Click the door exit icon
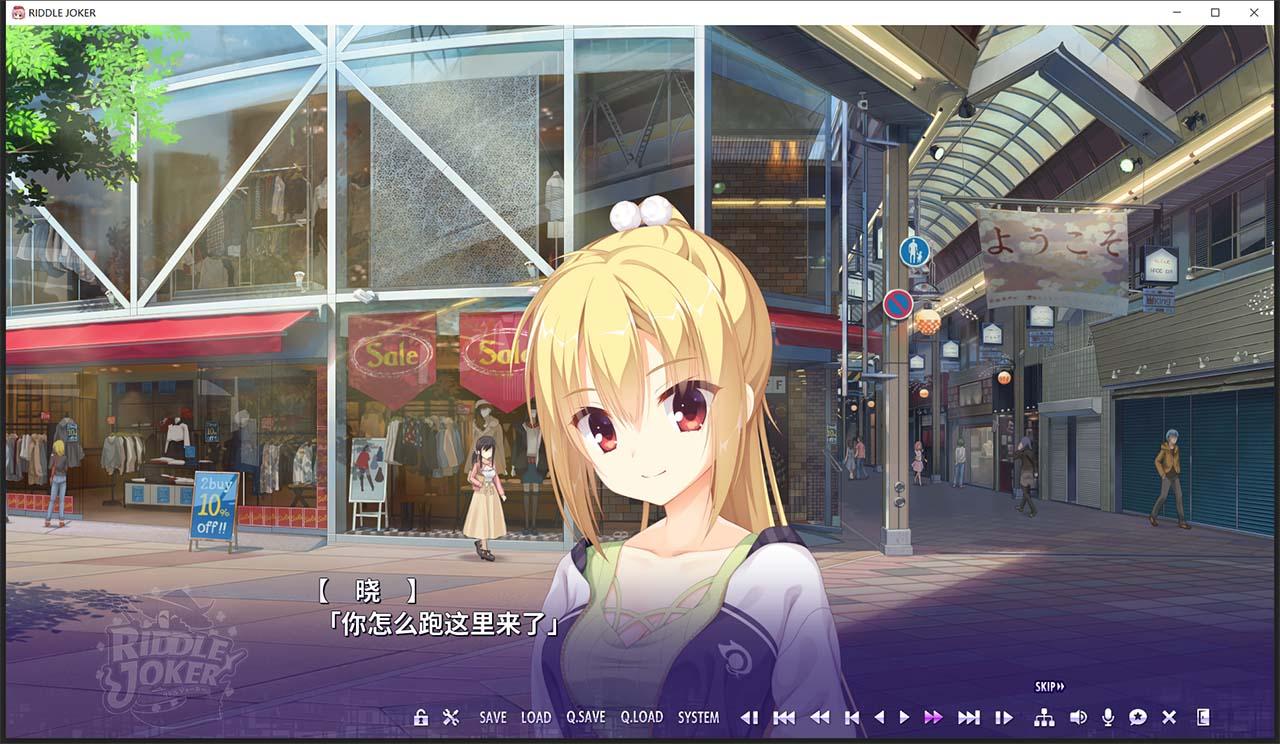 (1203, 717)
